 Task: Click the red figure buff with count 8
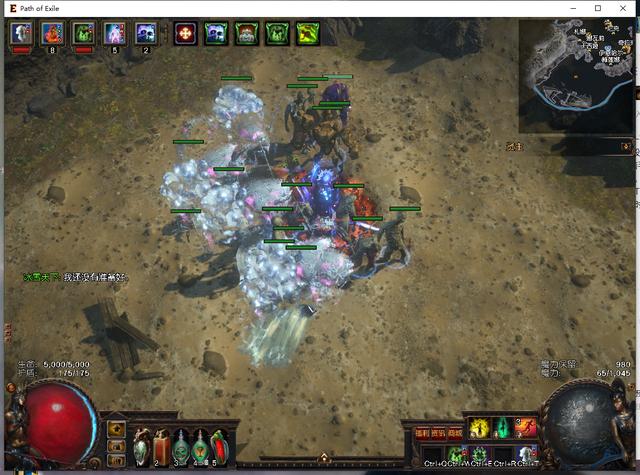[52, 33]
